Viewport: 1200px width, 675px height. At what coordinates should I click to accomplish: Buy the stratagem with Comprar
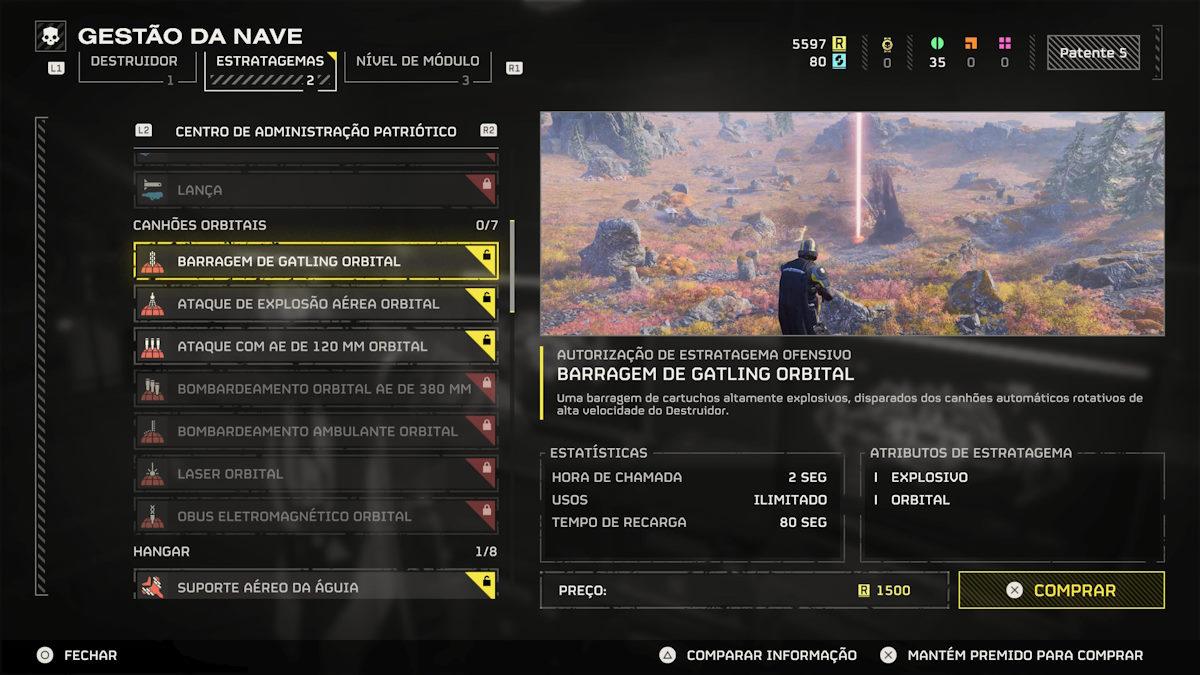coord(1061,590)
